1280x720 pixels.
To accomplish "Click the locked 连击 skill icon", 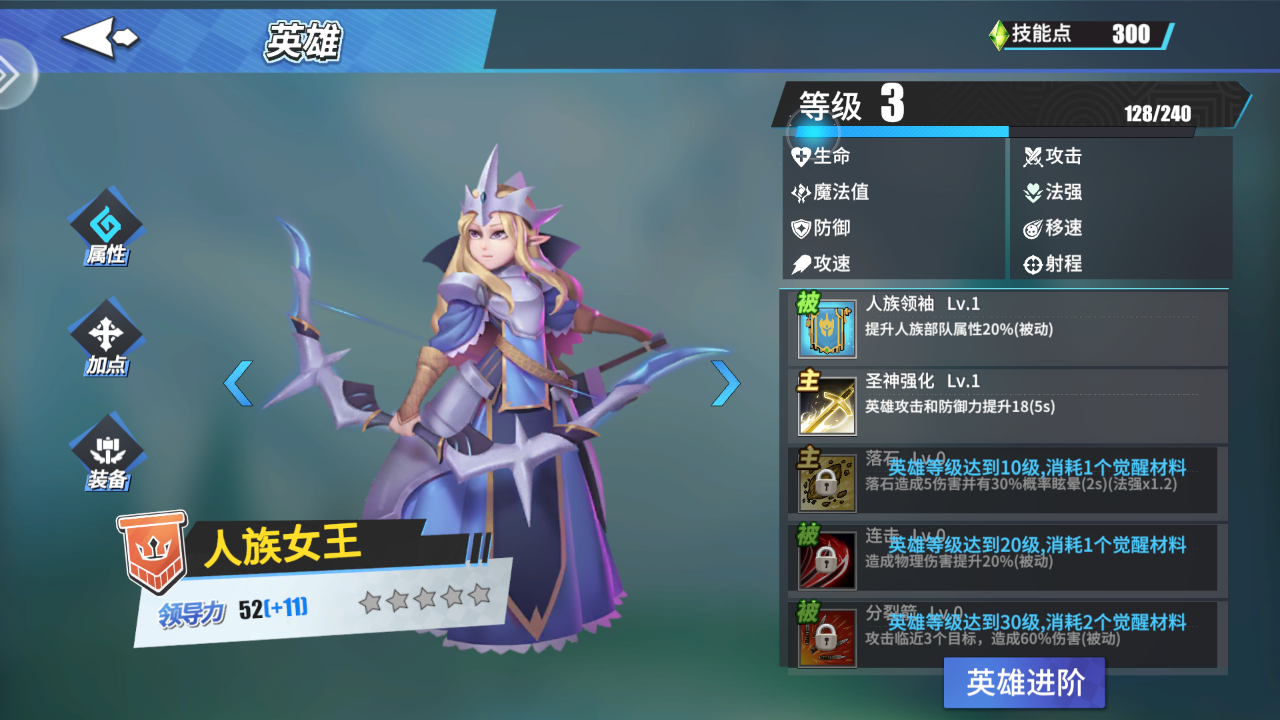I will coord(826,560).
